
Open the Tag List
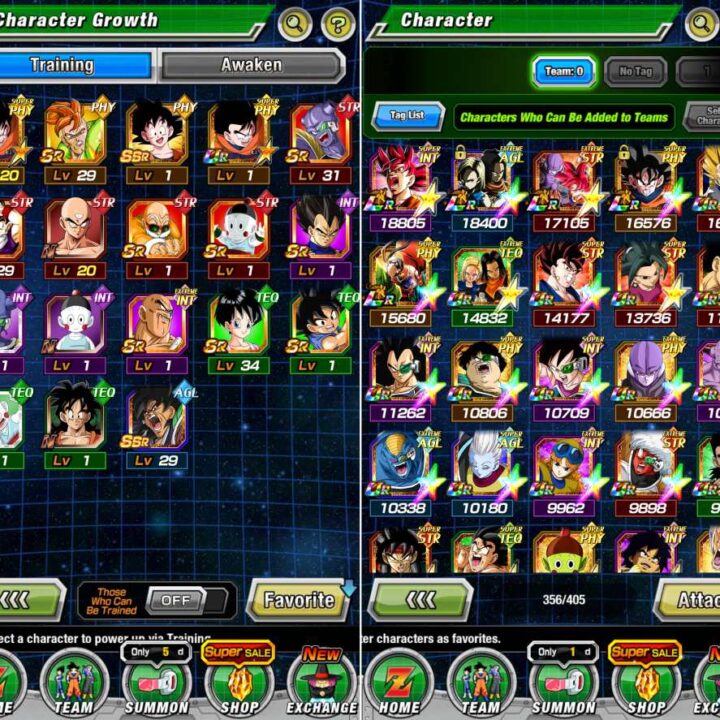[x=408, y=116]
